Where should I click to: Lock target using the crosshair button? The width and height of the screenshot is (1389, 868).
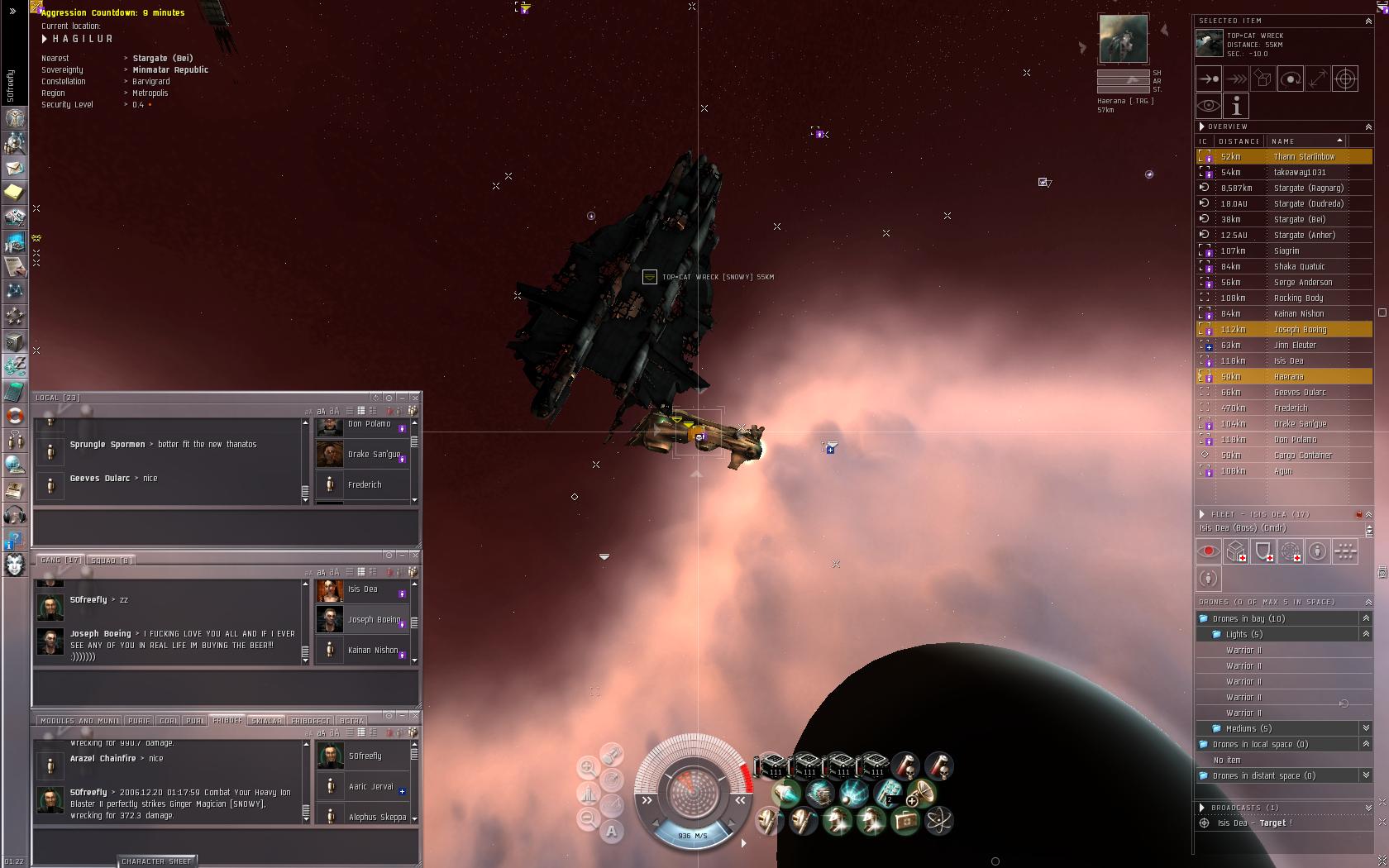[x=1345, y=79]
